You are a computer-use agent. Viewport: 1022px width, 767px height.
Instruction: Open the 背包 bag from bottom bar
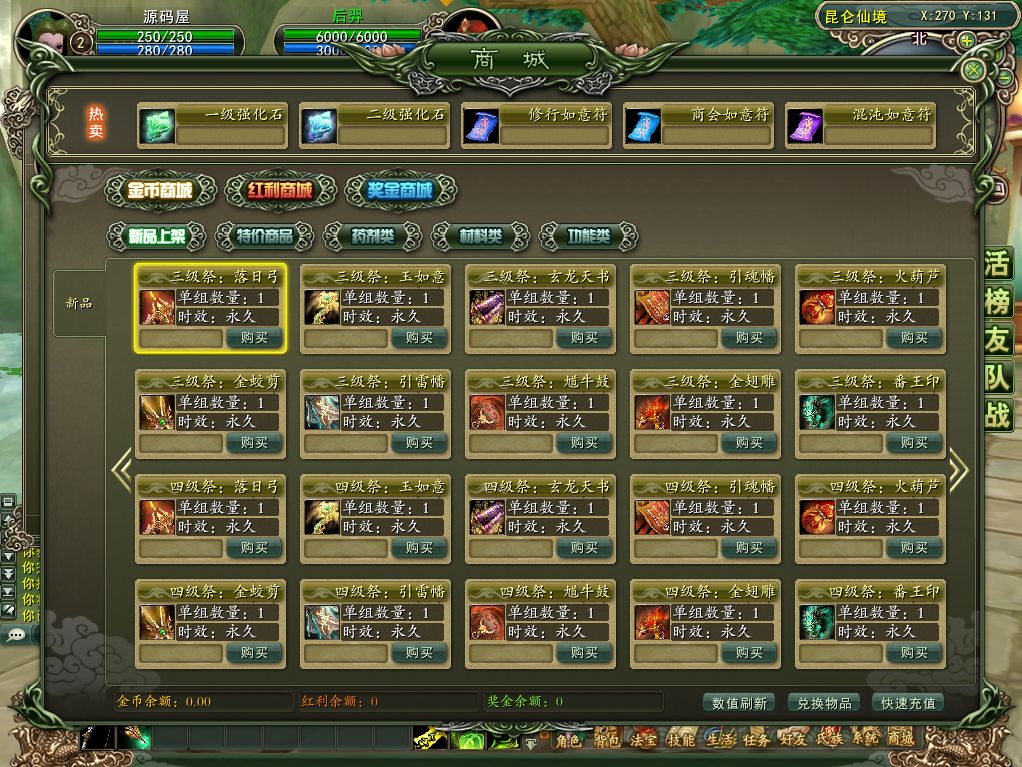[606, 740]
